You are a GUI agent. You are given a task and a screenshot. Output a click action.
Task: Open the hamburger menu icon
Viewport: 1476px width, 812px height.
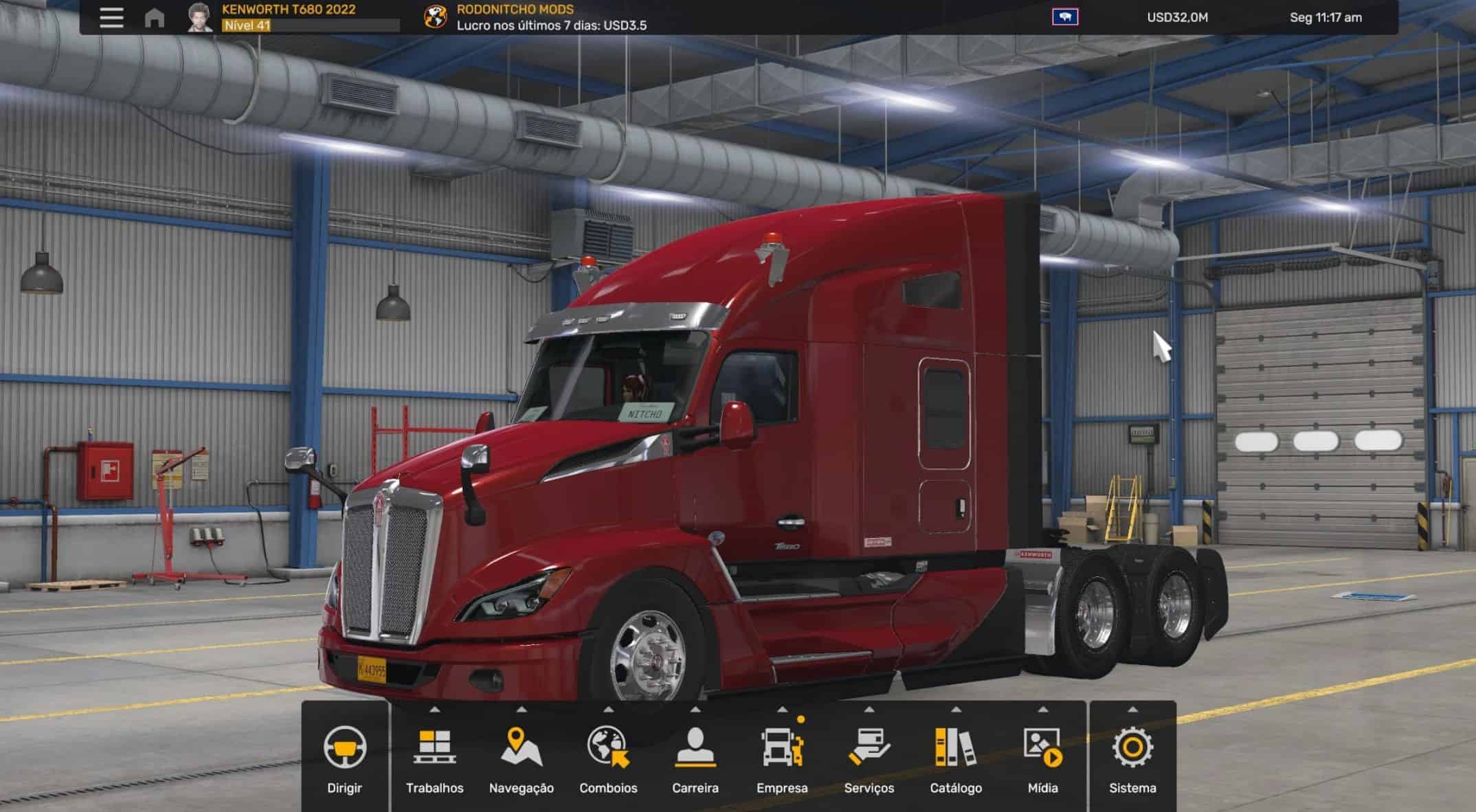click(111, 17)
